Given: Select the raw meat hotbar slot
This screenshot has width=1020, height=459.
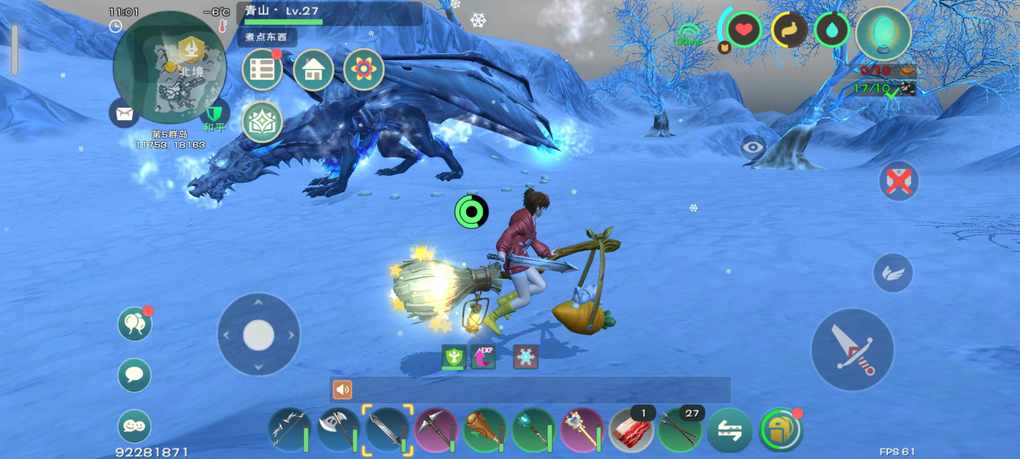Looking at the screenshot, I should tap(631, 430).
